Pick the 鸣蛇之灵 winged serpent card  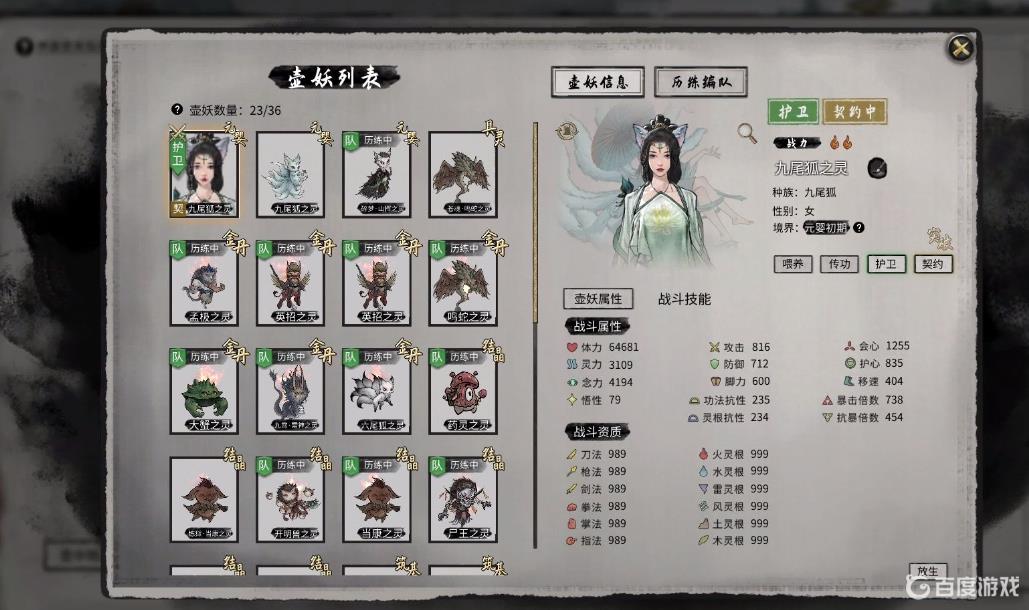click(462, 284)
